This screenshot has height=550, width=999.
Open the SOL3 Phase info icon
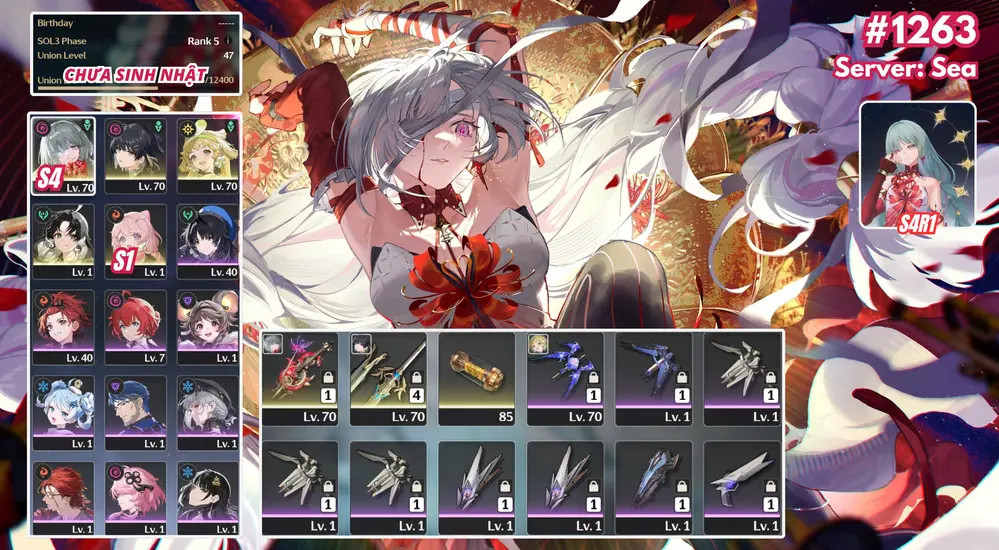(229, 41)
